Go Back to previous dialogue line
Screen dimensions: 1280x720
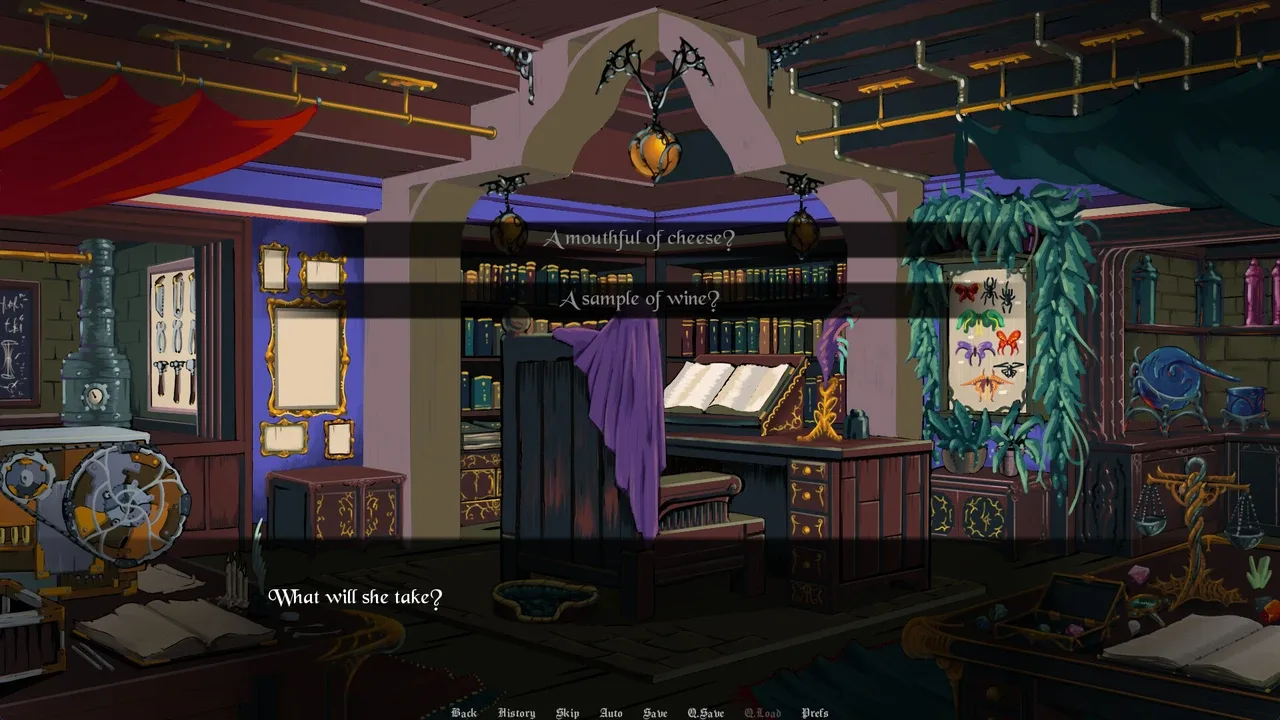pyautogui.click(x=464, y=713)
